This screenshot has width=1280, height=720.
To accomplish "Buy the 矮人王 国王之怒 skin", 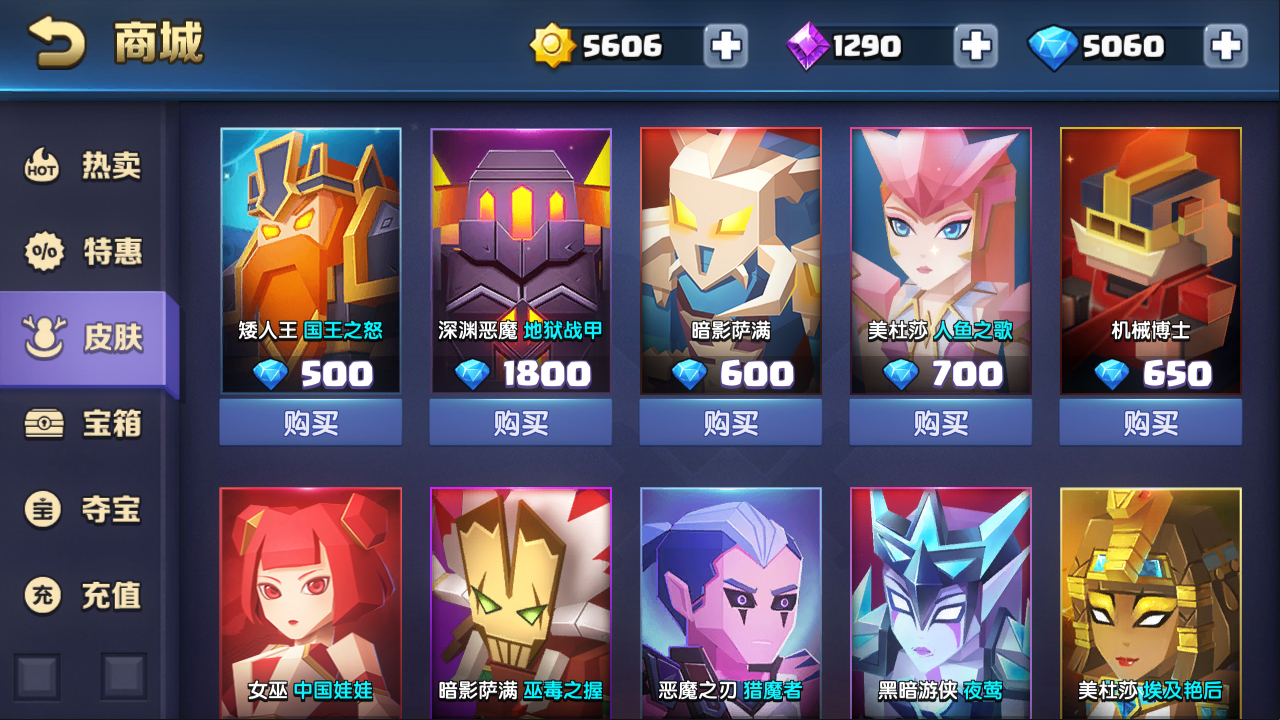I will (311, 423).
